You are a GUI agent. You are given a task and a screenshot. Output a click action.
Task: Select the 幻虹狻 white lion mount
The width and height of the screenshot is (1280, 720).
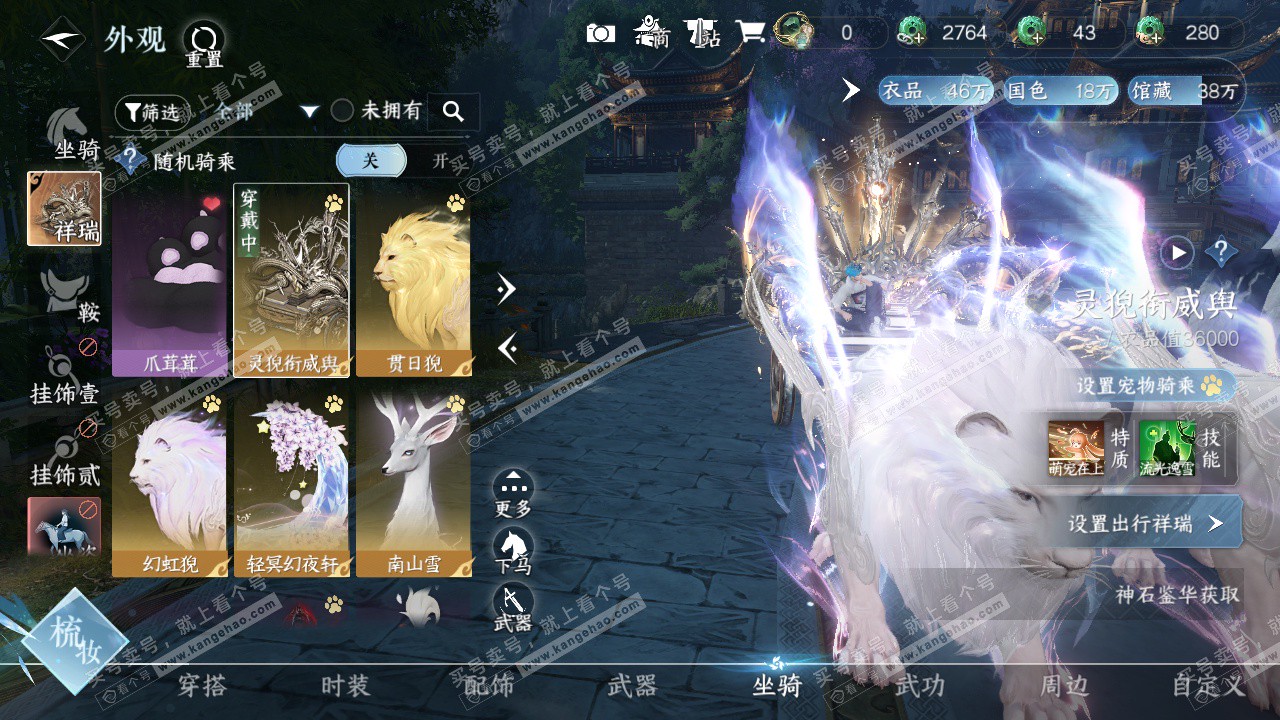[x=169, y=484]
